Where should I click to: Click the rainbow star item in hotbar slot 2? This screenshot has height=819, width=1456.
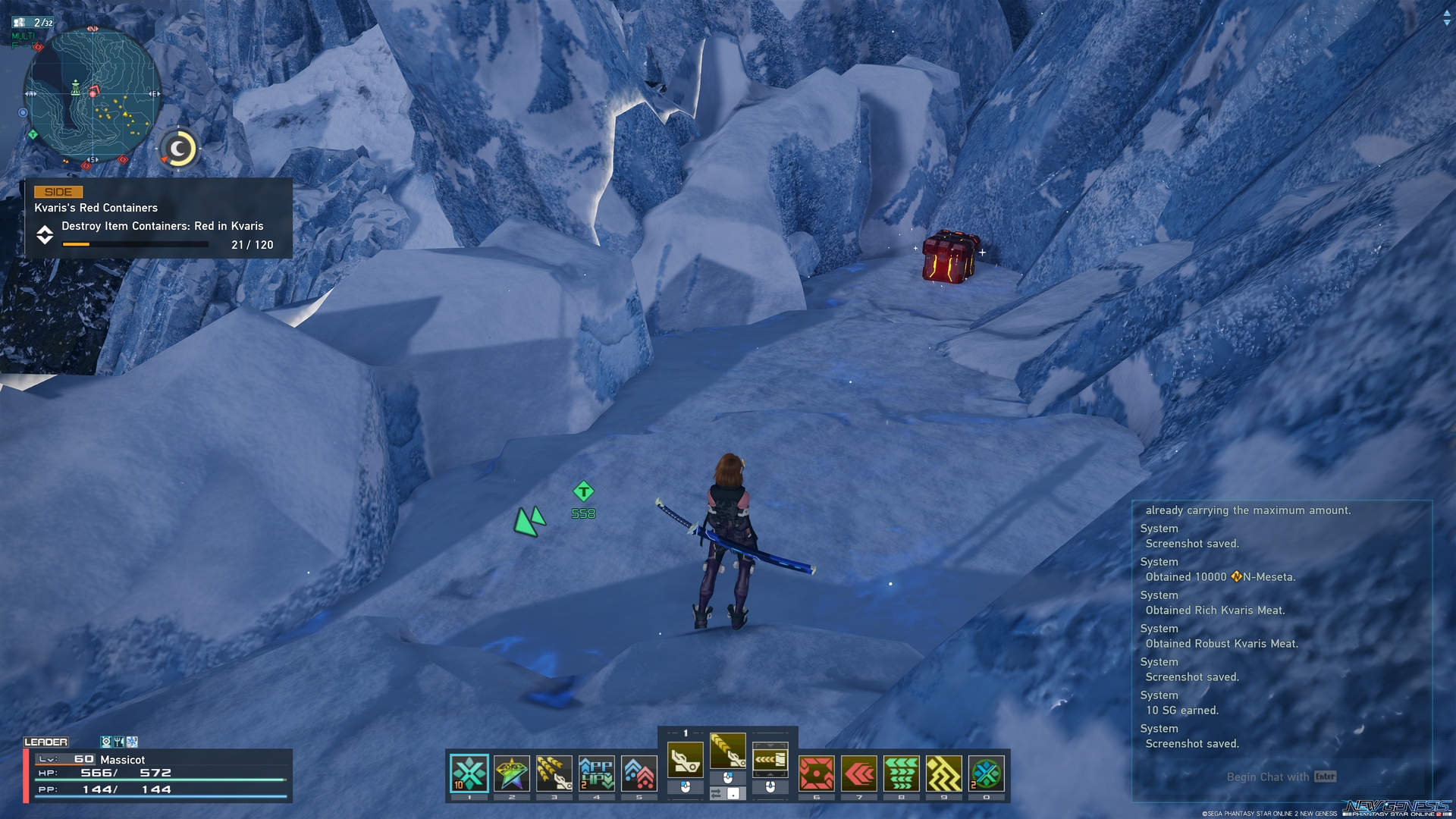pyautogui.click(x=511, y=773)
